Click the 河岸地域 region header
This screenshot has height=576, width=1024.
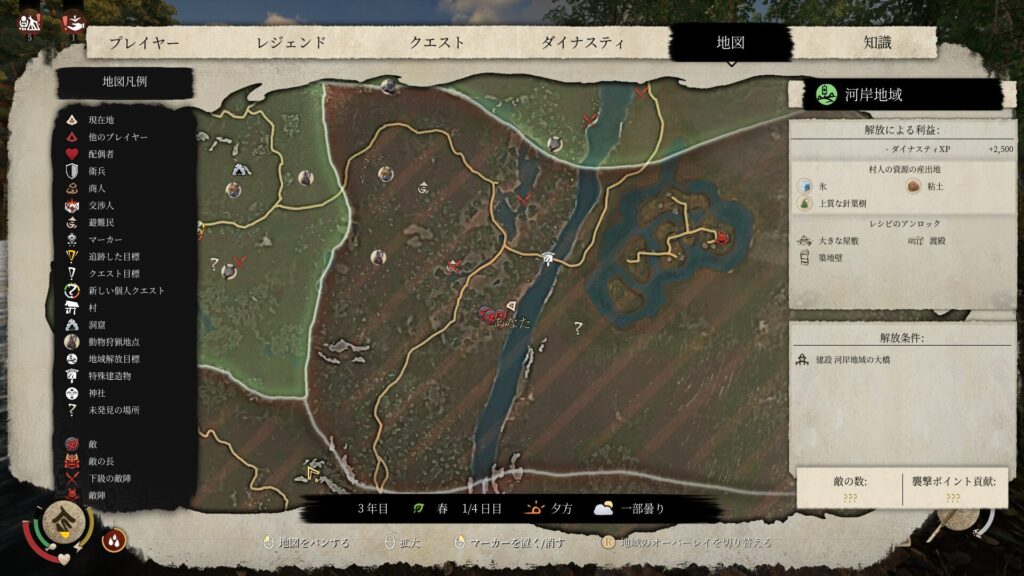[894, 95]
